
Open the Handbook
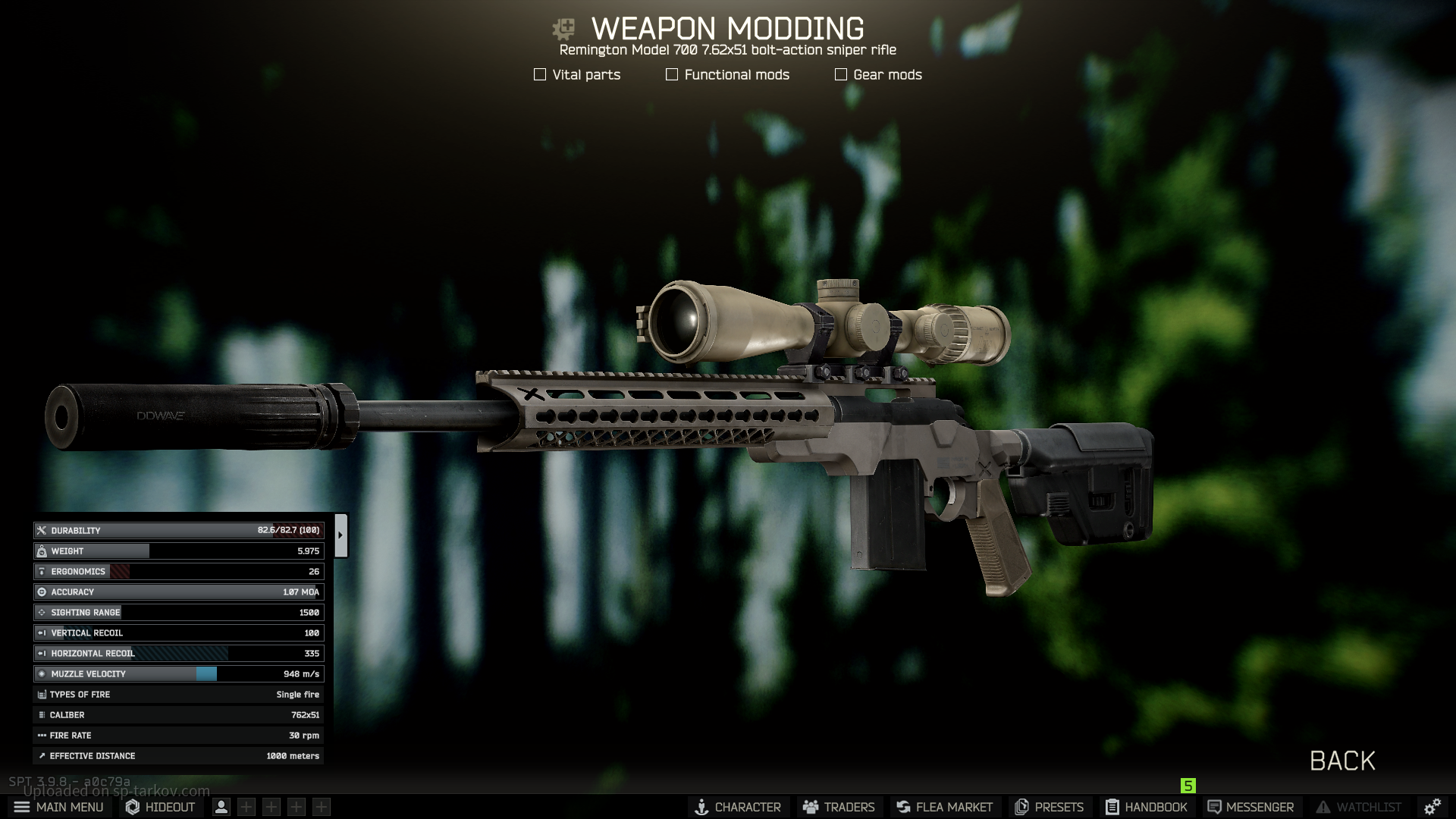click(1147, 807)
